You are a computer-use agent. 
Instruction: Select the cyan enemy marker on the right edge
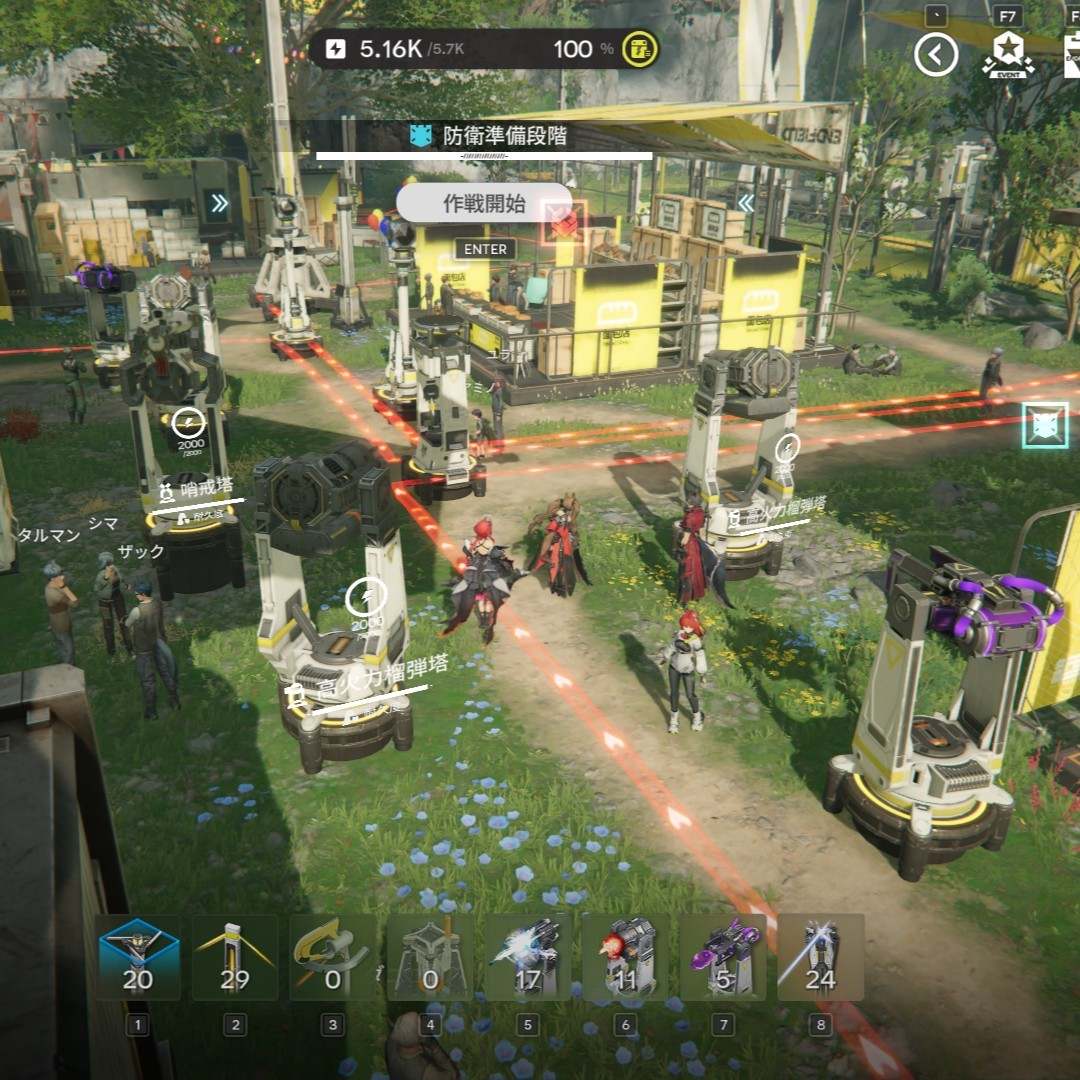click(1046, 425)
